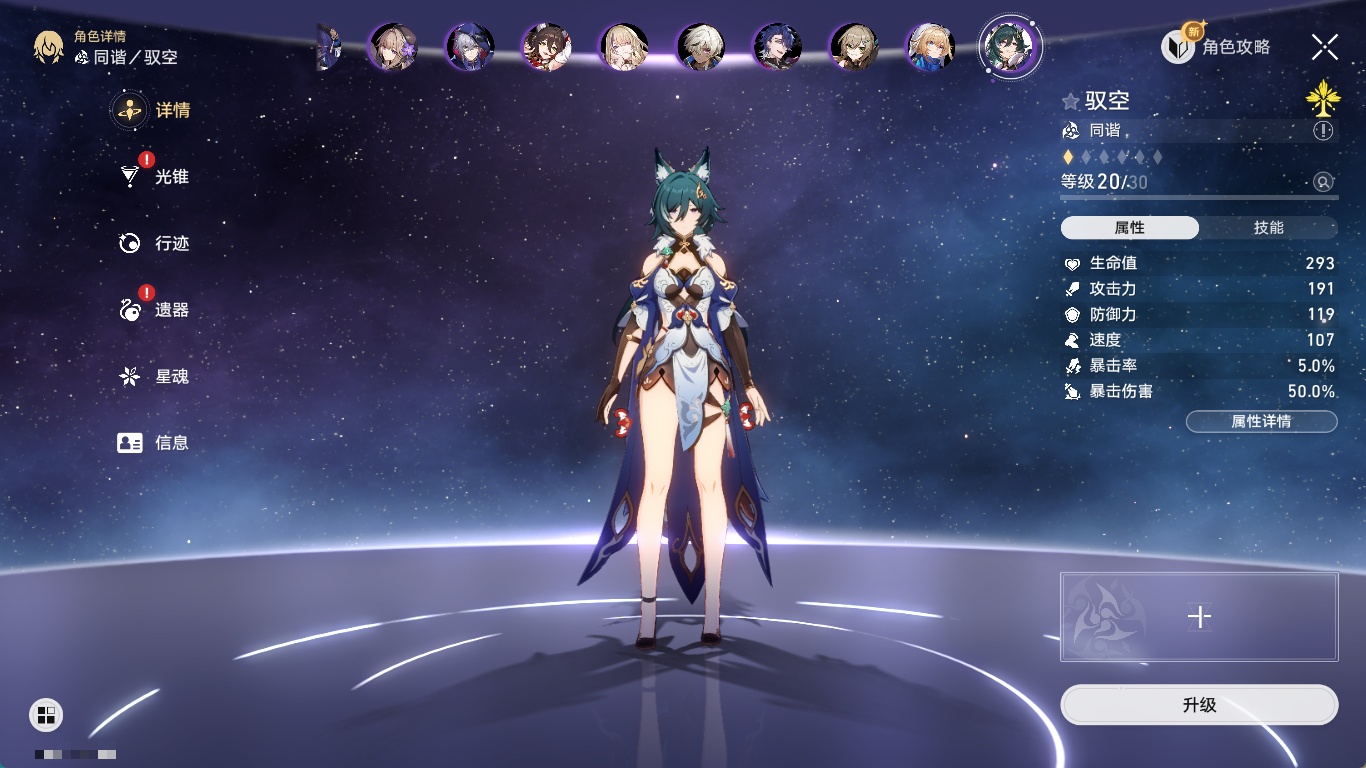Pick the blonde character with blue hat portrait
The width and height of the screenshot is (1366, 768).
click(x=931, y=47)
